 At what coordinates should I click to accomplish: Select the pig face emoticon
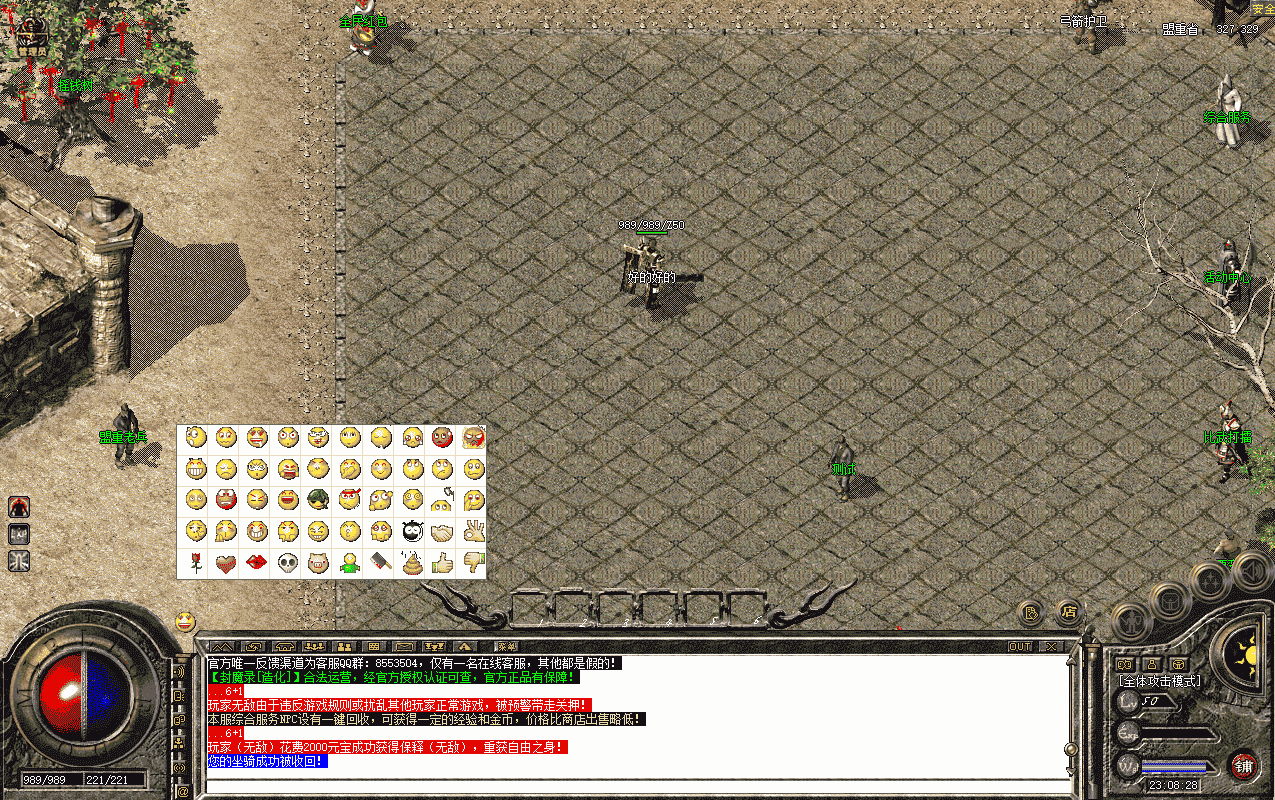click(x=319, y=562)
